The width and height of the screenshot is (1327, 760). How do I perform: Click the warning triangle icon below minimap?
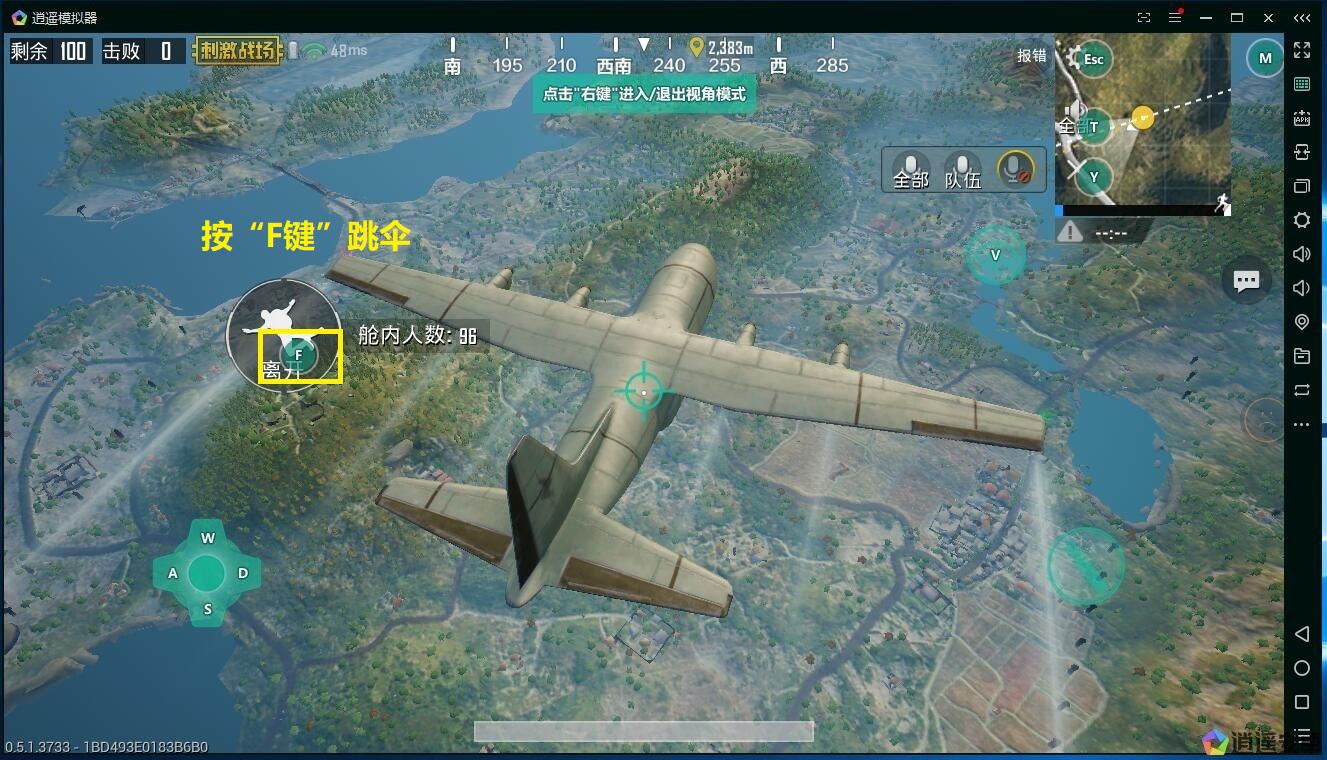(1070, 232)
